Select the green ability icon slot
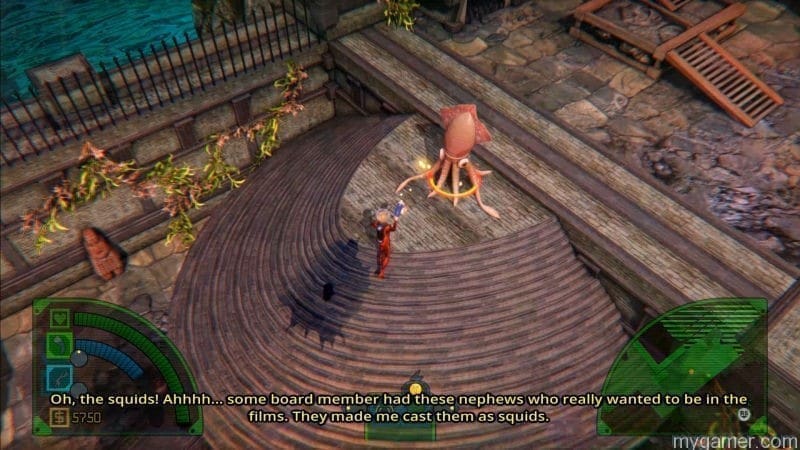 [x=59, y=347]
